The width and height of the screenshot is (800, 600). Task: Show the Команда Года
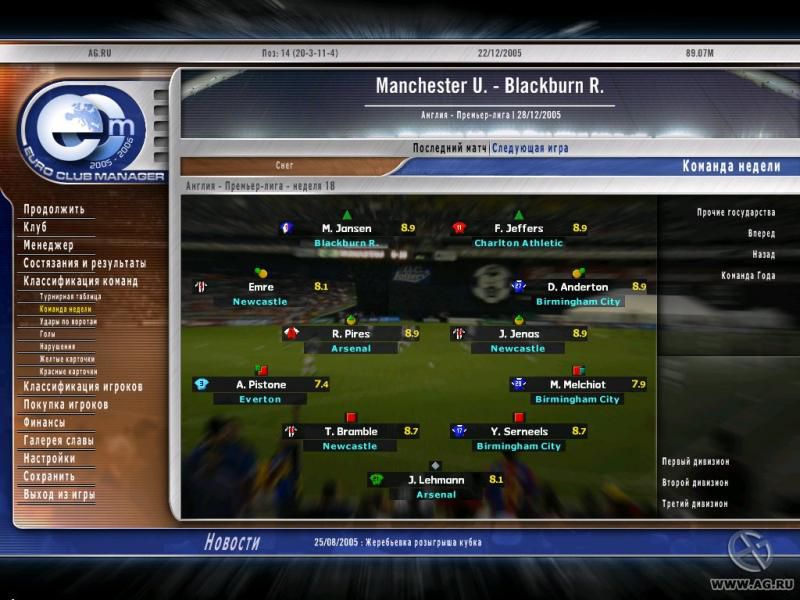coord(747,276)
